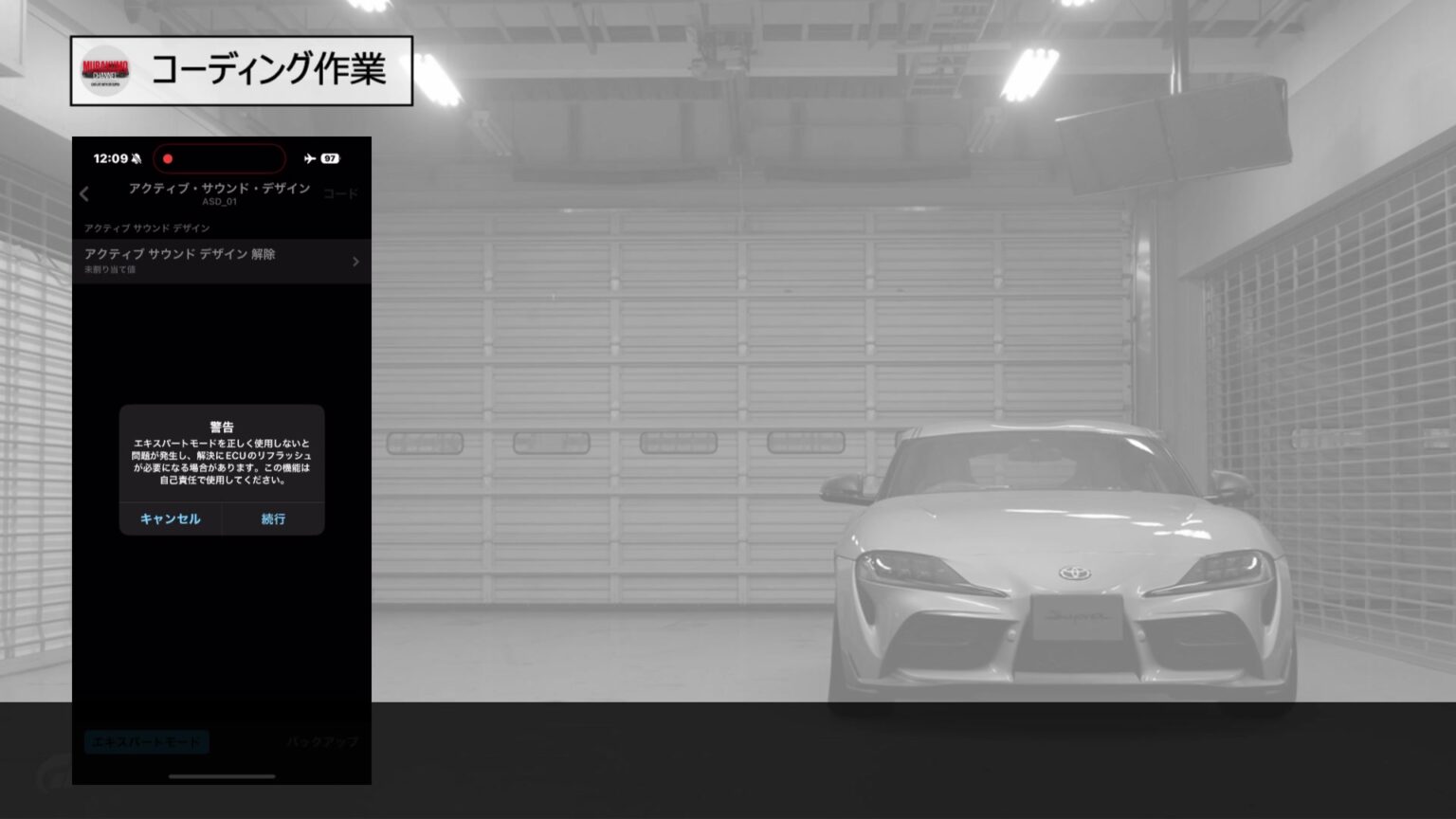
Task: Tap the muted notifications bell icon
Action: pyautogui.click(x=138, y=158)
